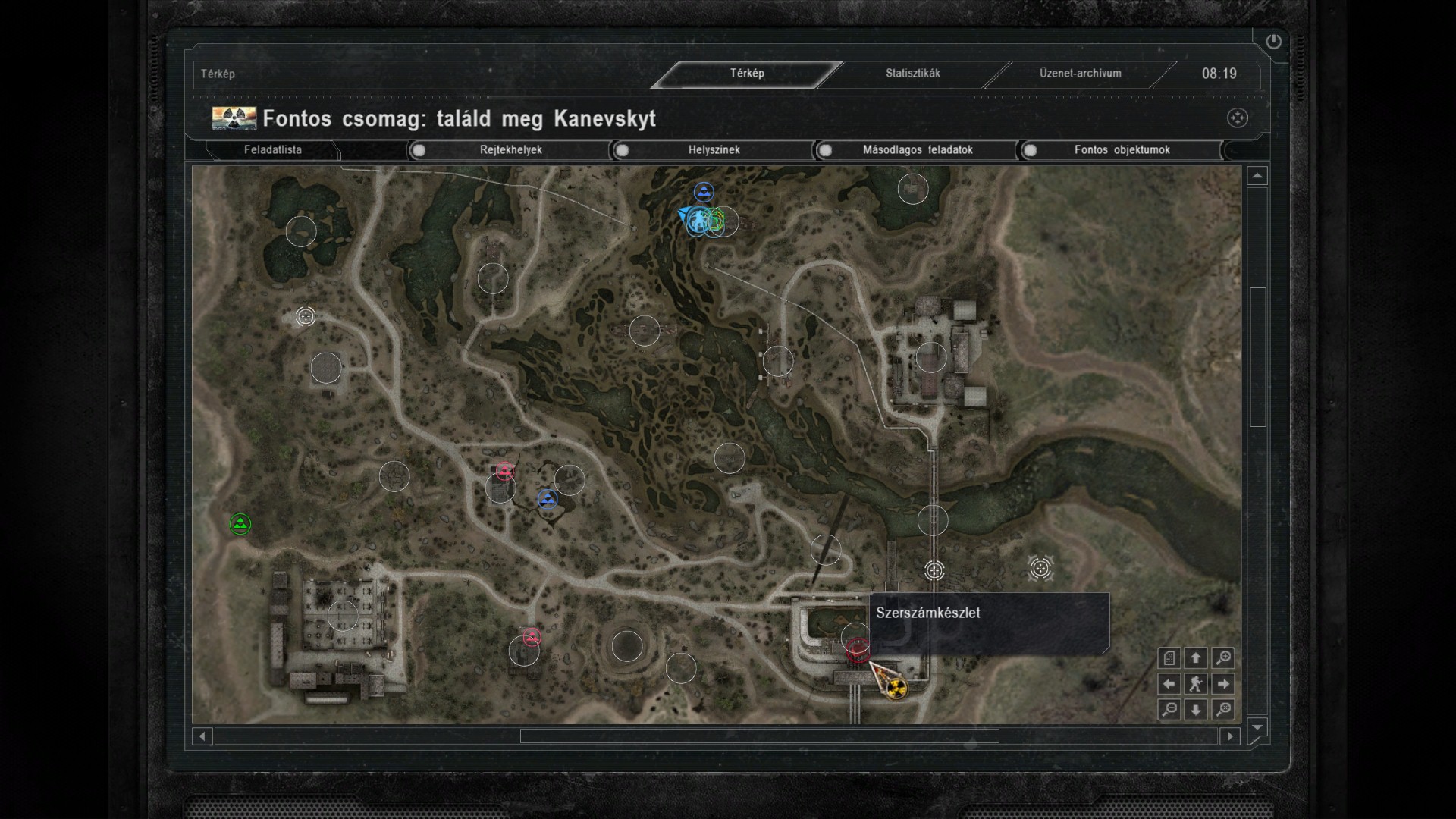Toggle the Fontos objektumok filter
This screenshot has width=1456, height=819.
click(1030, 150)
